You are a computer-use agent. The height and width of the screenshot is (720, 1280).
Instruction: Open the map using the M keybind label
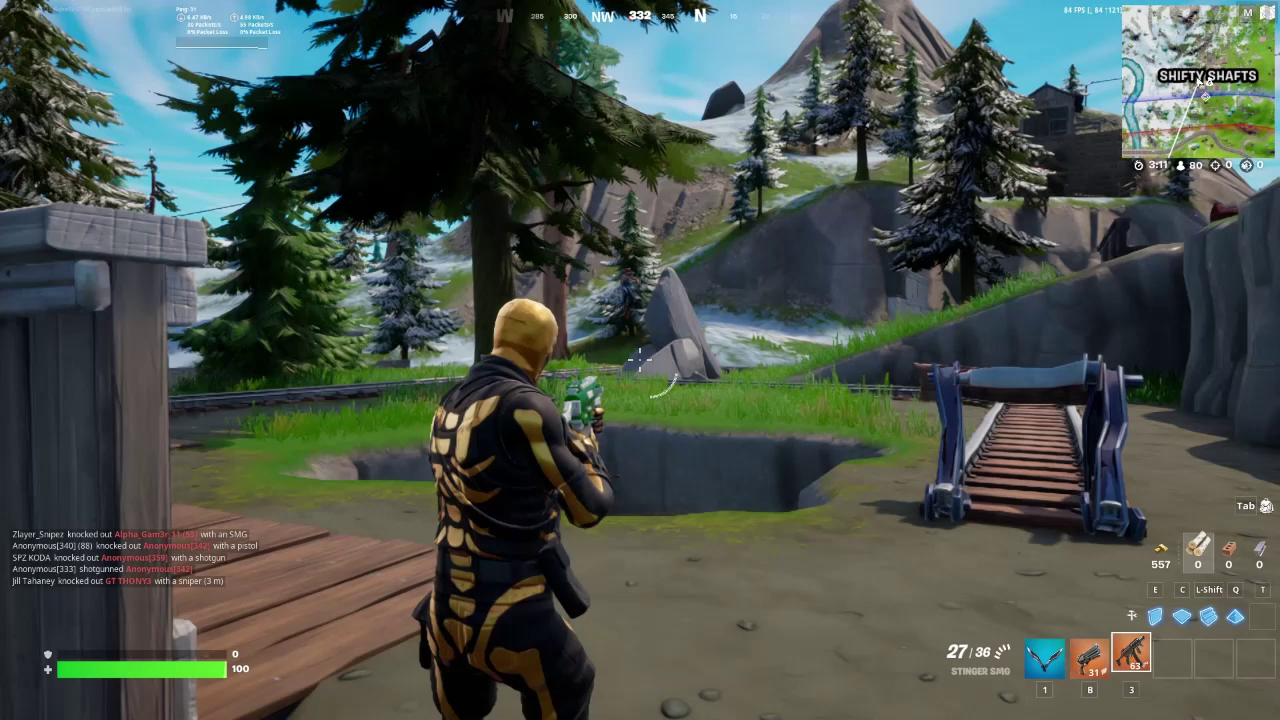tap(1248, 12)
